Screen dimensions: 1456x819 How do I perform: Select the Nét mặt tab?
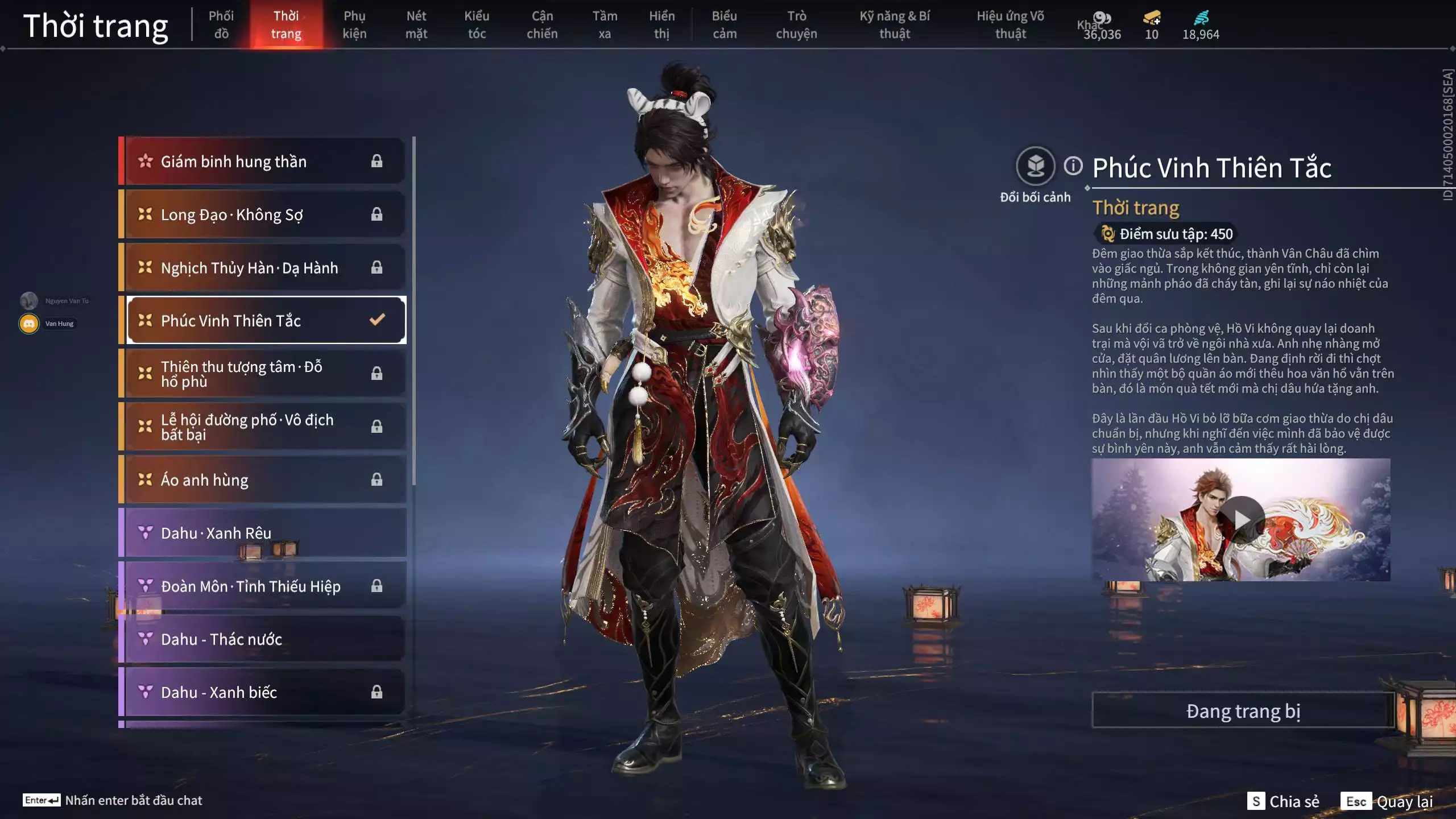tap(416, 24)
